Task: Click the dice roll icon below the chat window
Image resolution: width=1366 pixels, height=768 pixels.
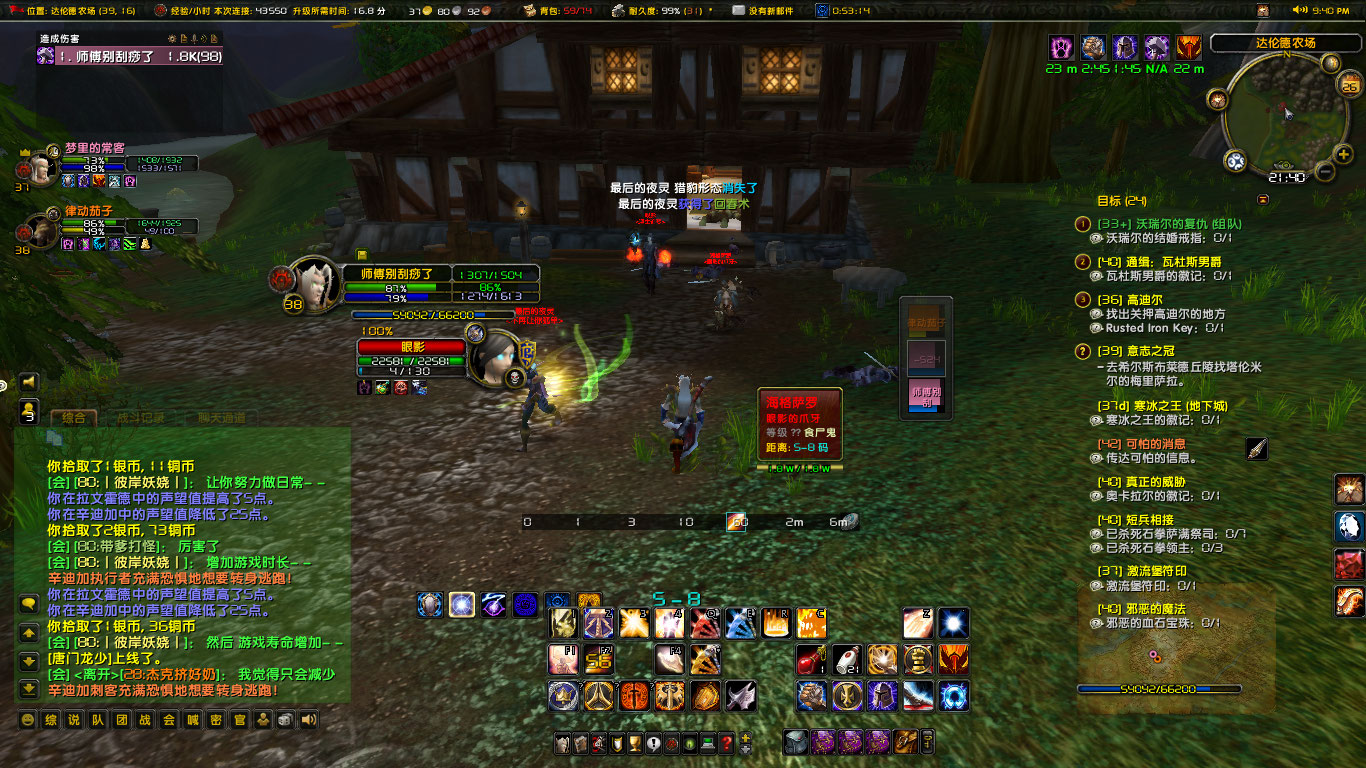Action: [x=285, y=719]
